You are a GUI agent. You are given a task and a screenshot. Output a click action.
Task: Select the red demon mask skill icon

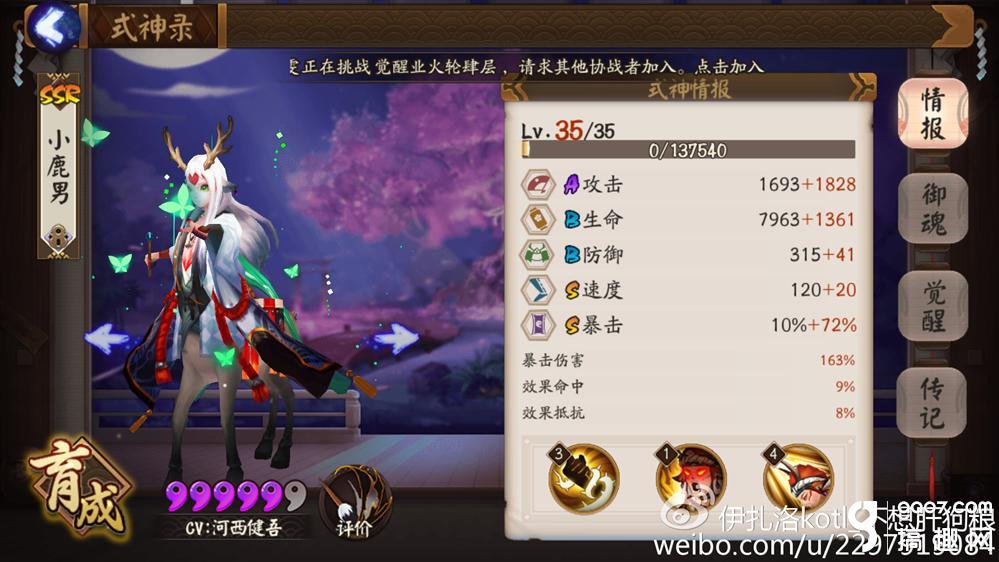(x=691, y=478)
